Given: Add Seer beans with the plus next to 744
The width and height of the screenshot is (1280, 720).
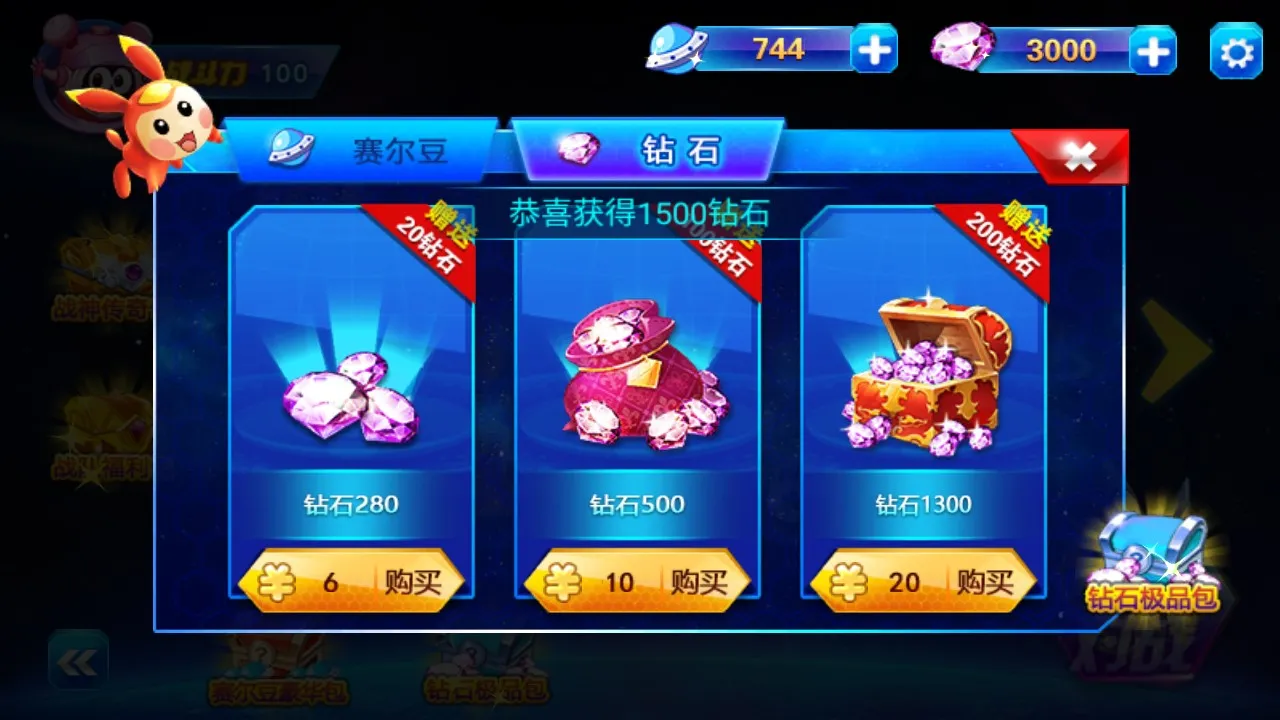Looking at the screenshot, I should 875,48.
